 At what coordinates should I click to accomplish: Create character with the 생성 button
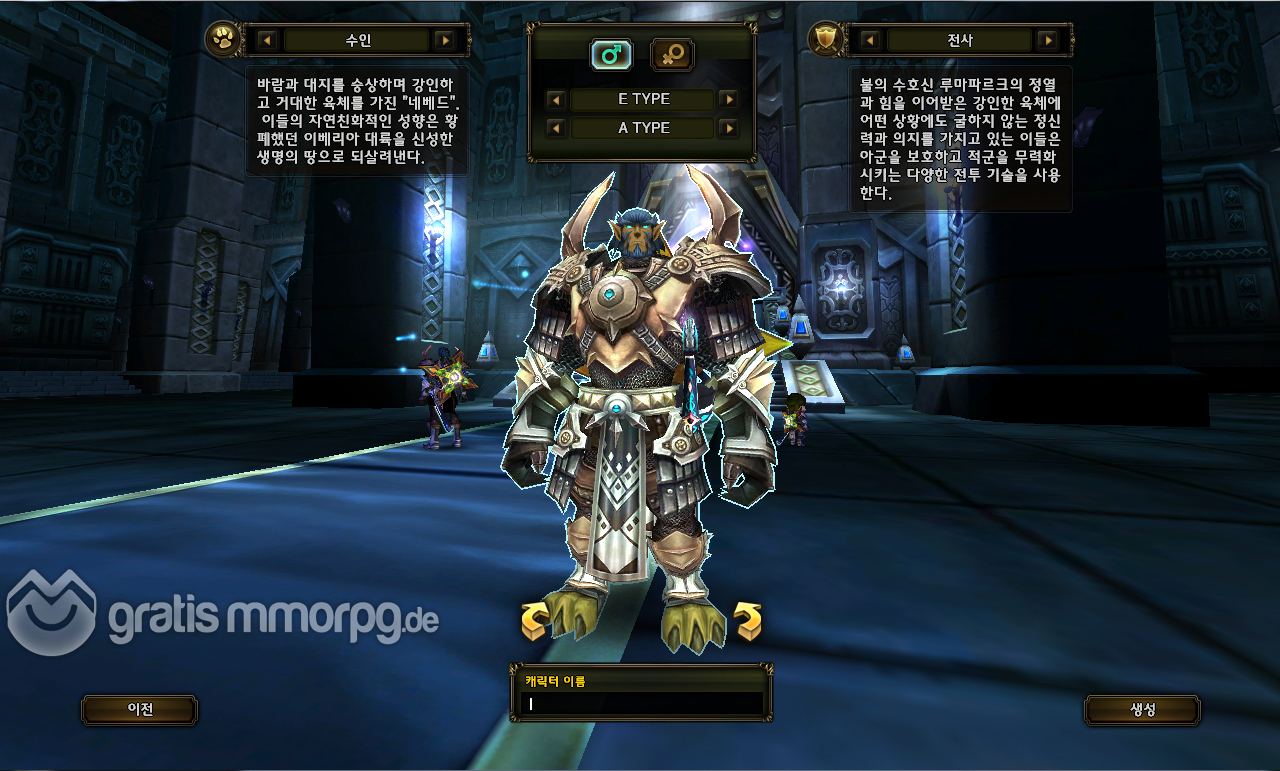(1142, 709)
